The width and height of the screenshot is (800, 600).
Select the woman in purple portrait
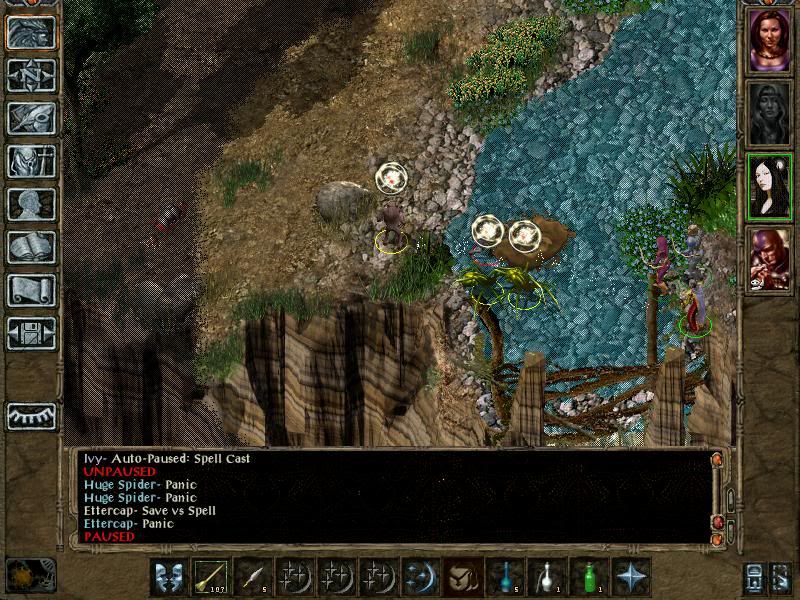click(x=769, y=41)
